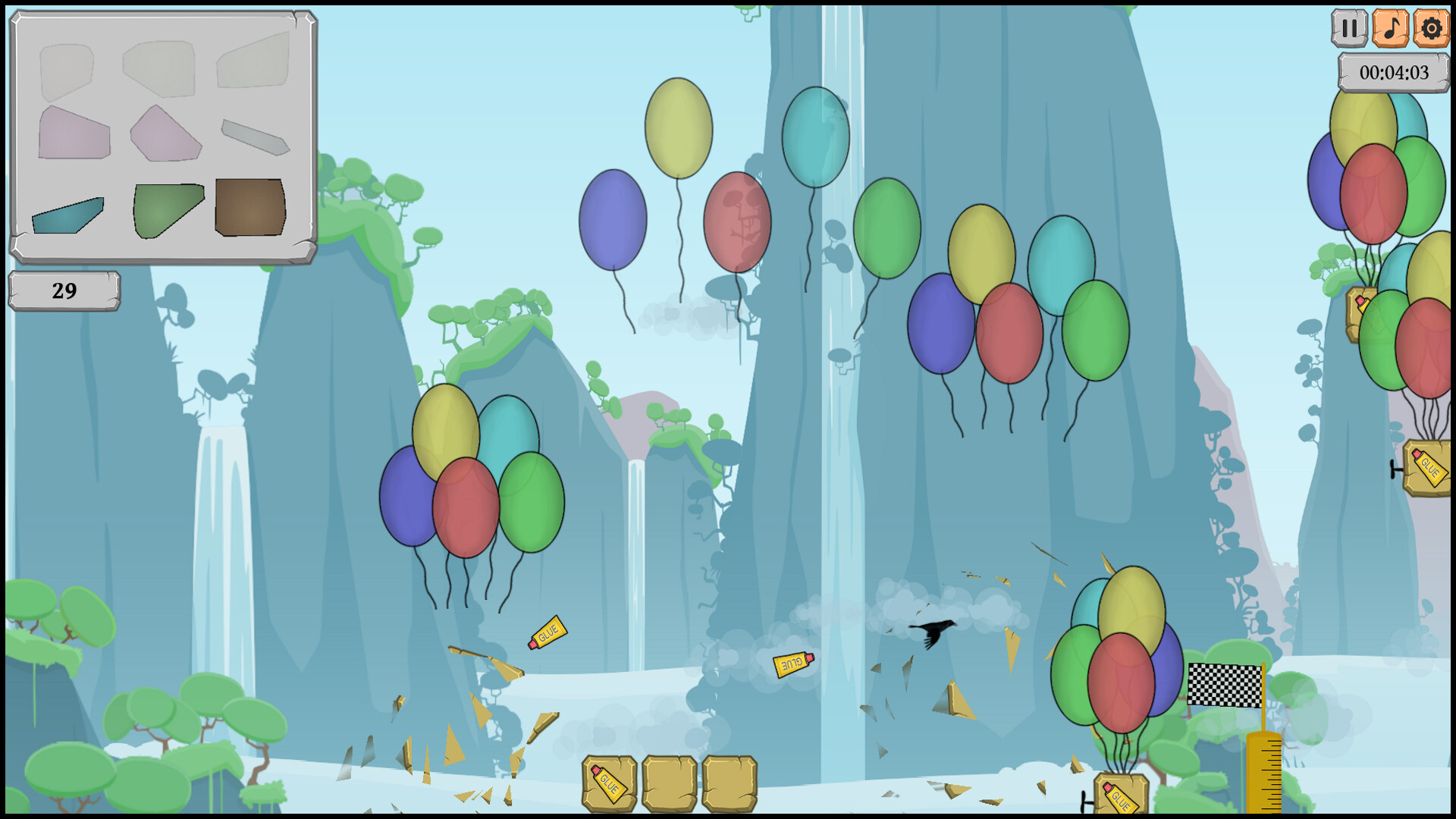
Task: Pause the game
Action: click(x=1349, y=30)
